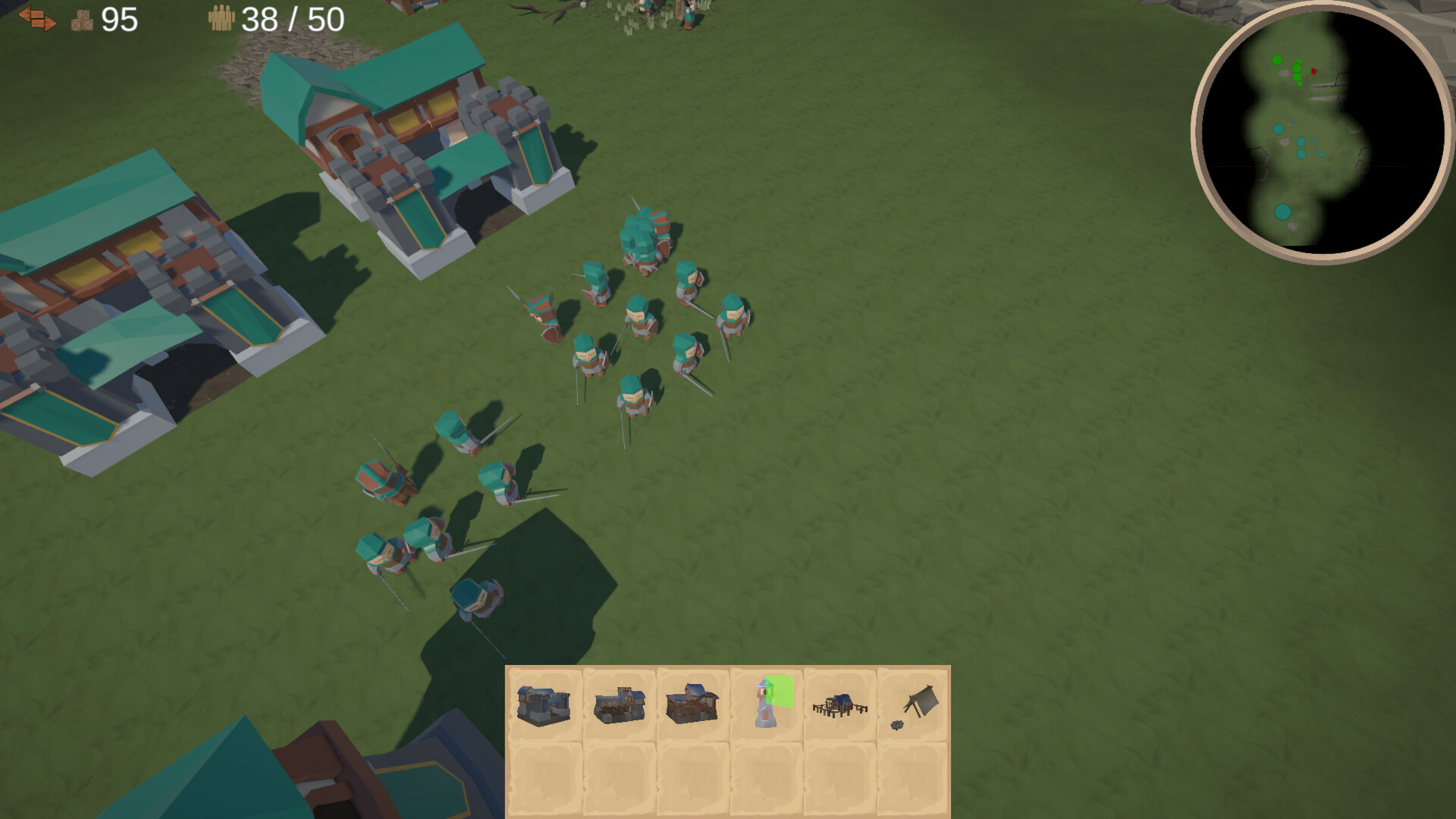
Task: Click the large teal dot on the minimap
Action: [1283, 212]
